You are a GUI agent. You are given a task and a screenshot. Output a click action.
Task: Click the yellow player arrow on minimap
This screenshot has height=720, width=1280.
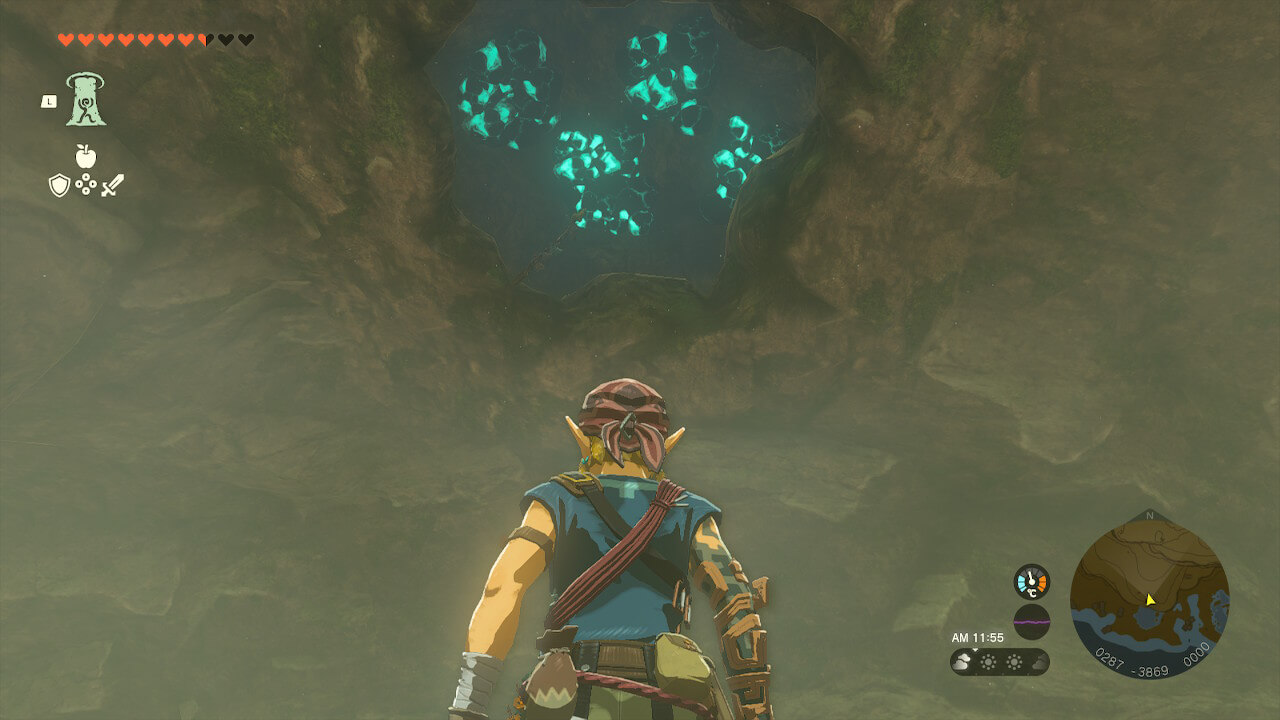[x=1150, y=599]
